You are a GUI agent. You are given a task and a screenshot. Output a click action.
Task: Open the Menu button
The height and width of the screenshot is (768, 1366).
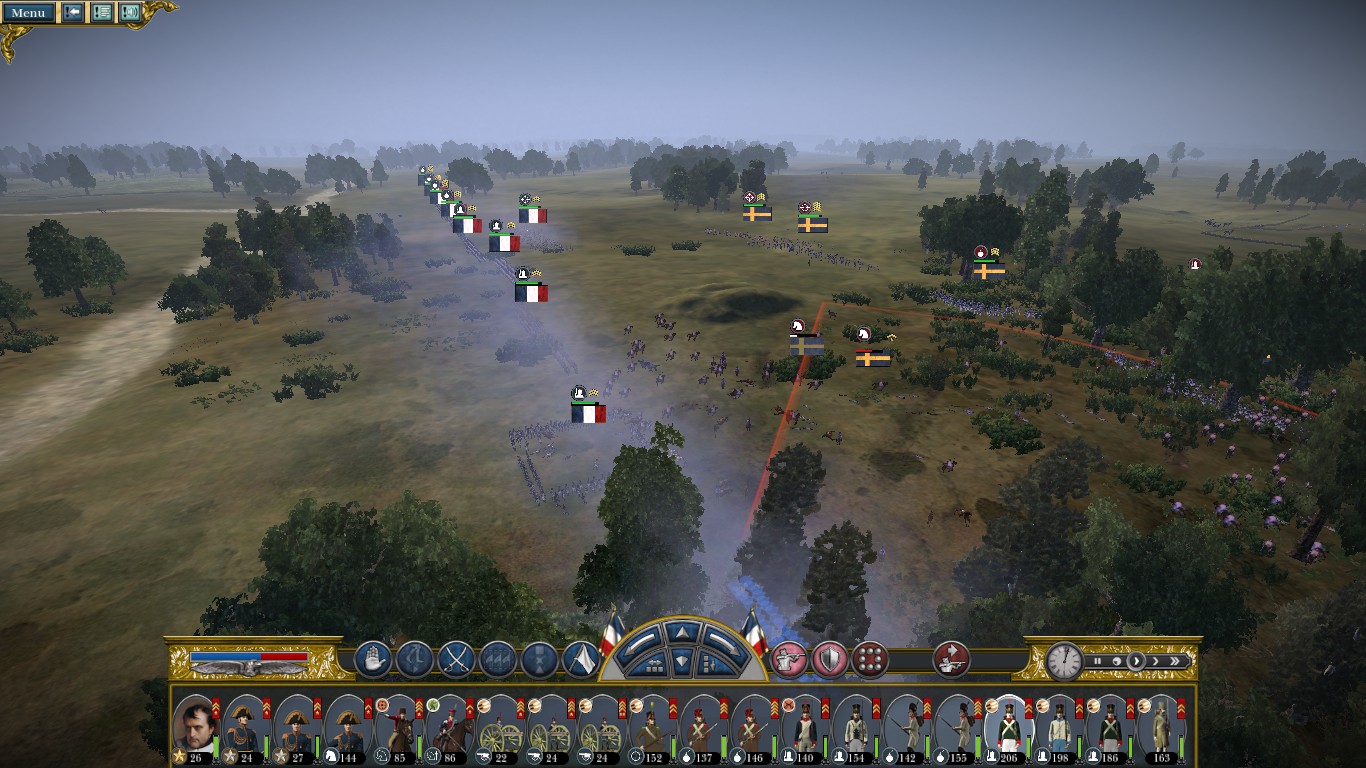28,13
